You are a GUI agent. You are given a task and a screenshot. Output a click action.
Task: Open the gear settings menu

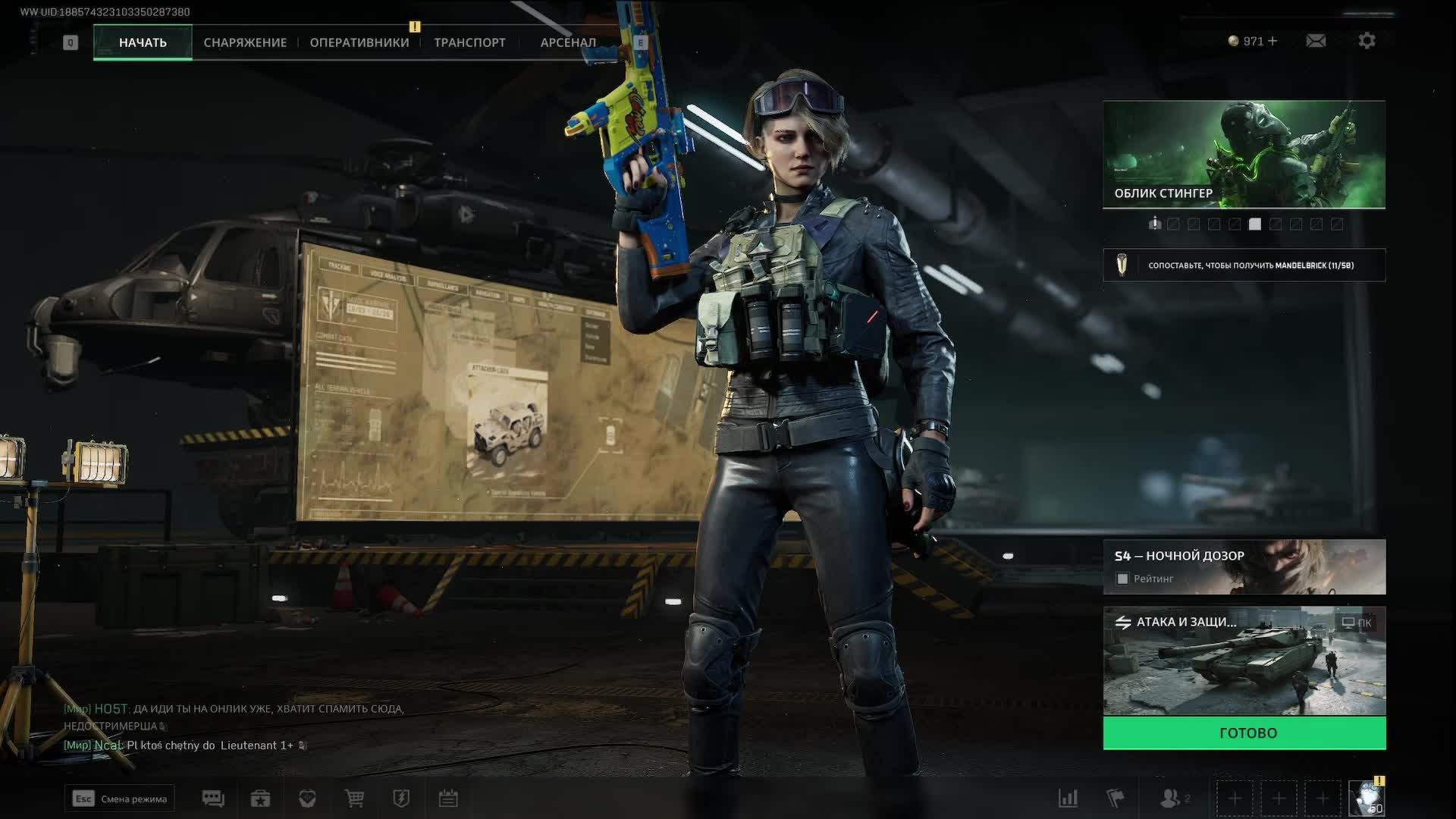pos(1367,41)
